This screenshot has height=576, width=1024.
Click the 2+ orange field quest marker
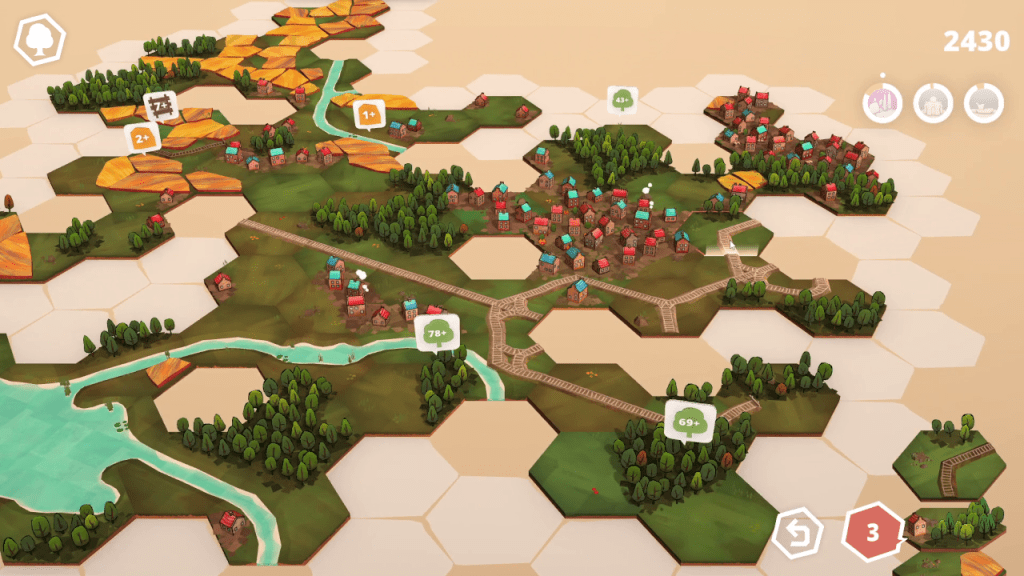point(143,137)
